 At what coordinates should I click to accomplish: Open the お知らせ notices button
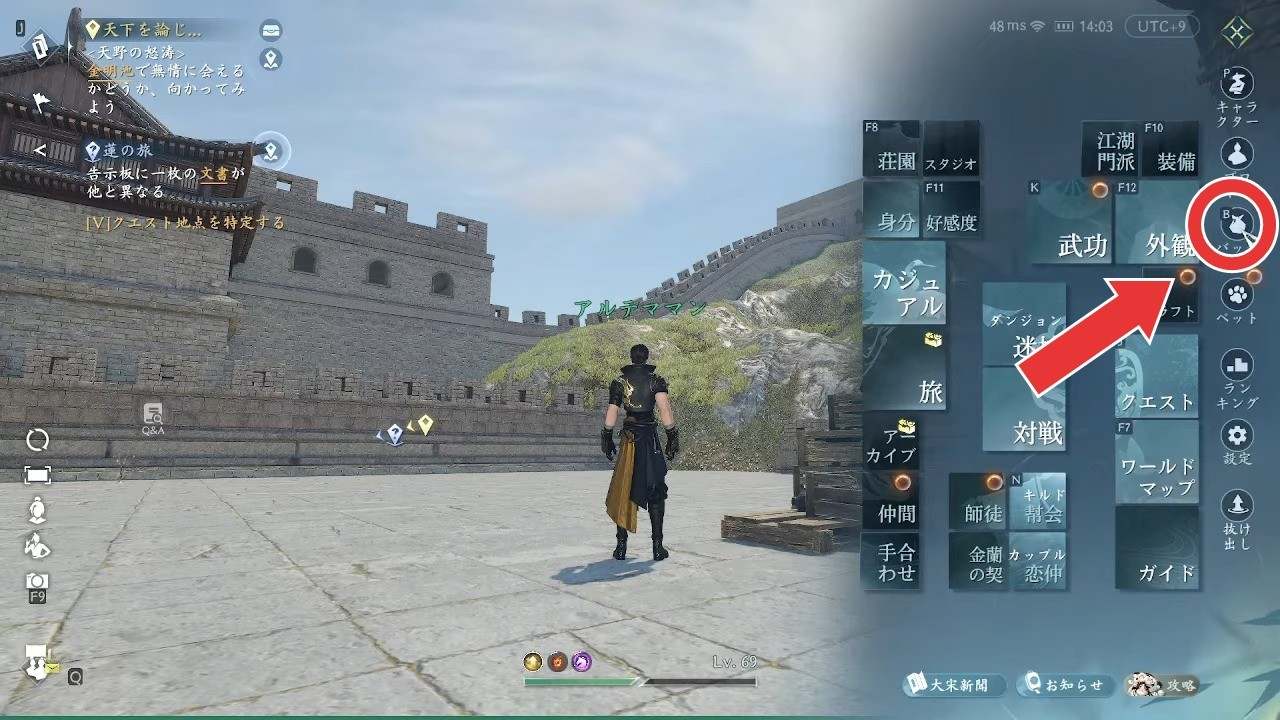tap(1065, 685)
